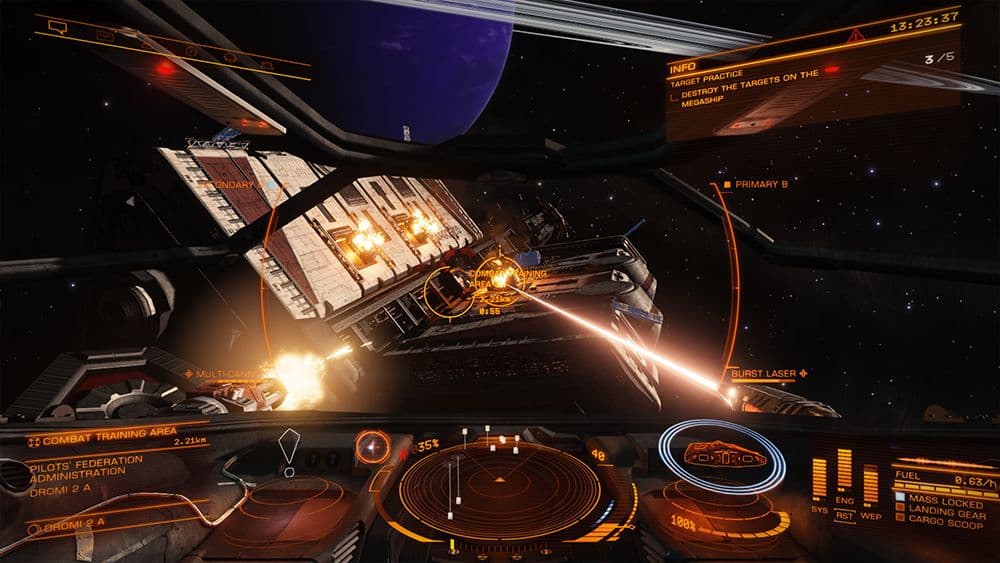This screenshot has height=563, width=1000.
Task: Select the WEP power distributor bar
Action: point(870,483)
